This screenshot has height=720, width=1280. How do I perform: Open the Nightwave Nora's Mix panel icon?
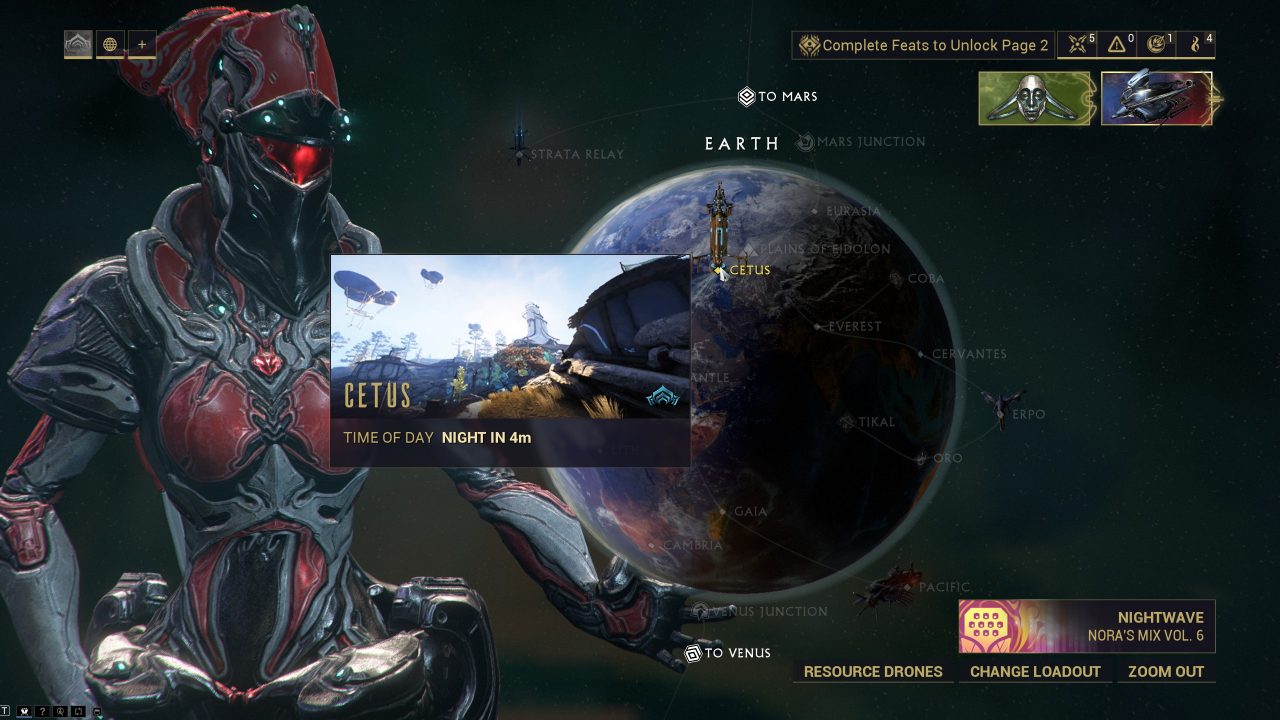(x=986, y=623)
